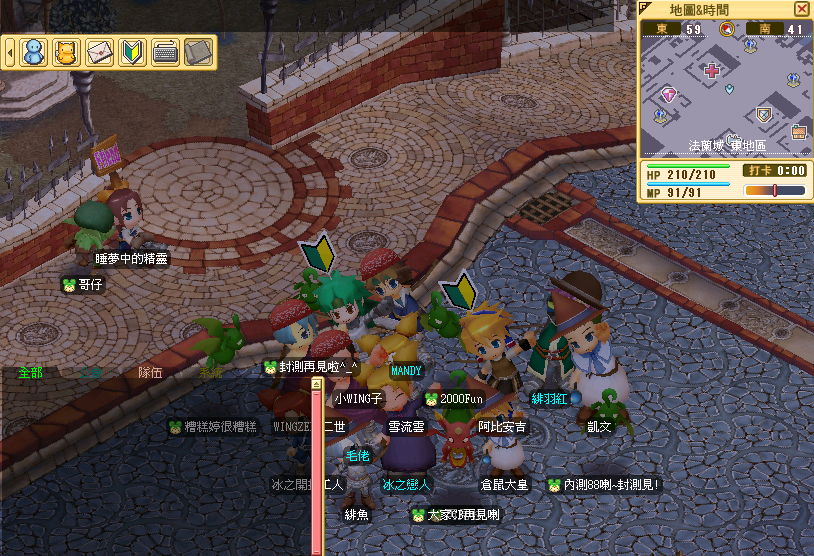Viewport: 814px width, 556px height.
Task: Open the grey map scroll icon
Action: click(198, 52)
